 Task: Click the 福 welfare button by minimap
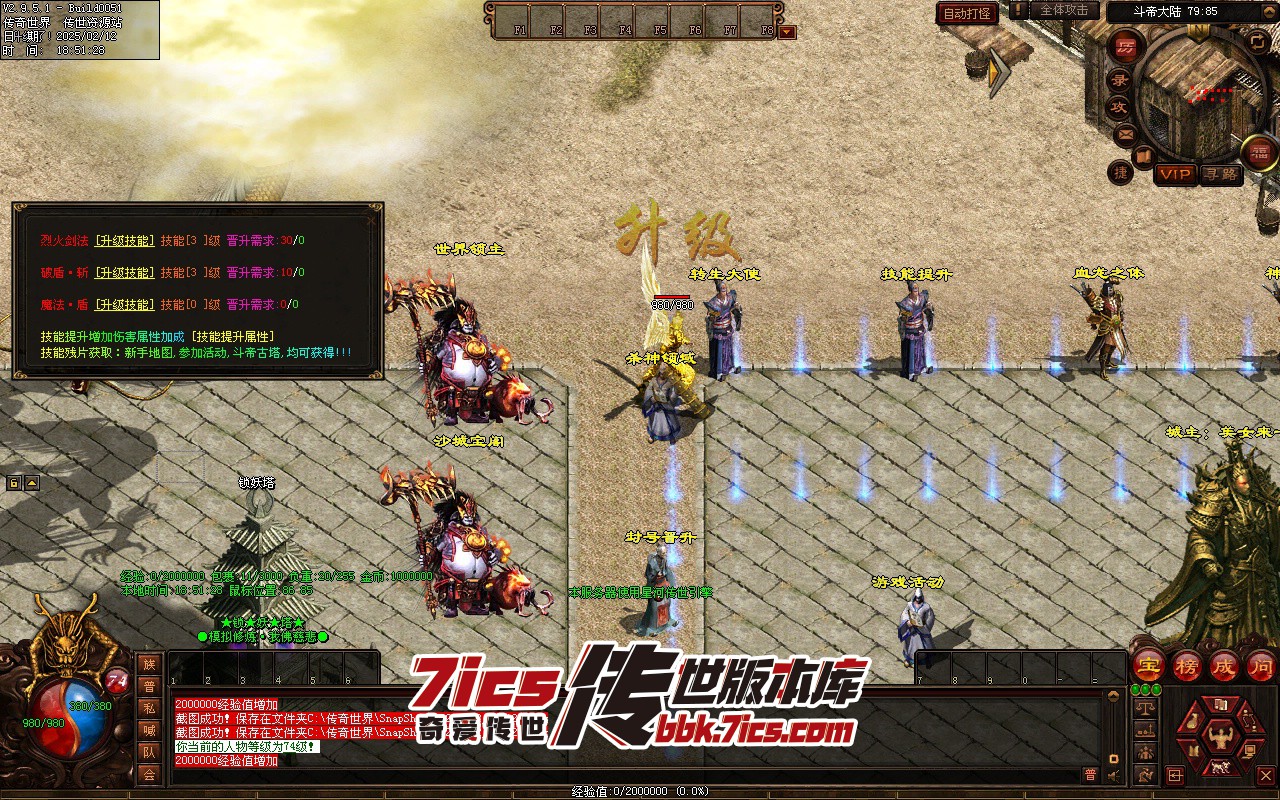tap(1260, 152)
